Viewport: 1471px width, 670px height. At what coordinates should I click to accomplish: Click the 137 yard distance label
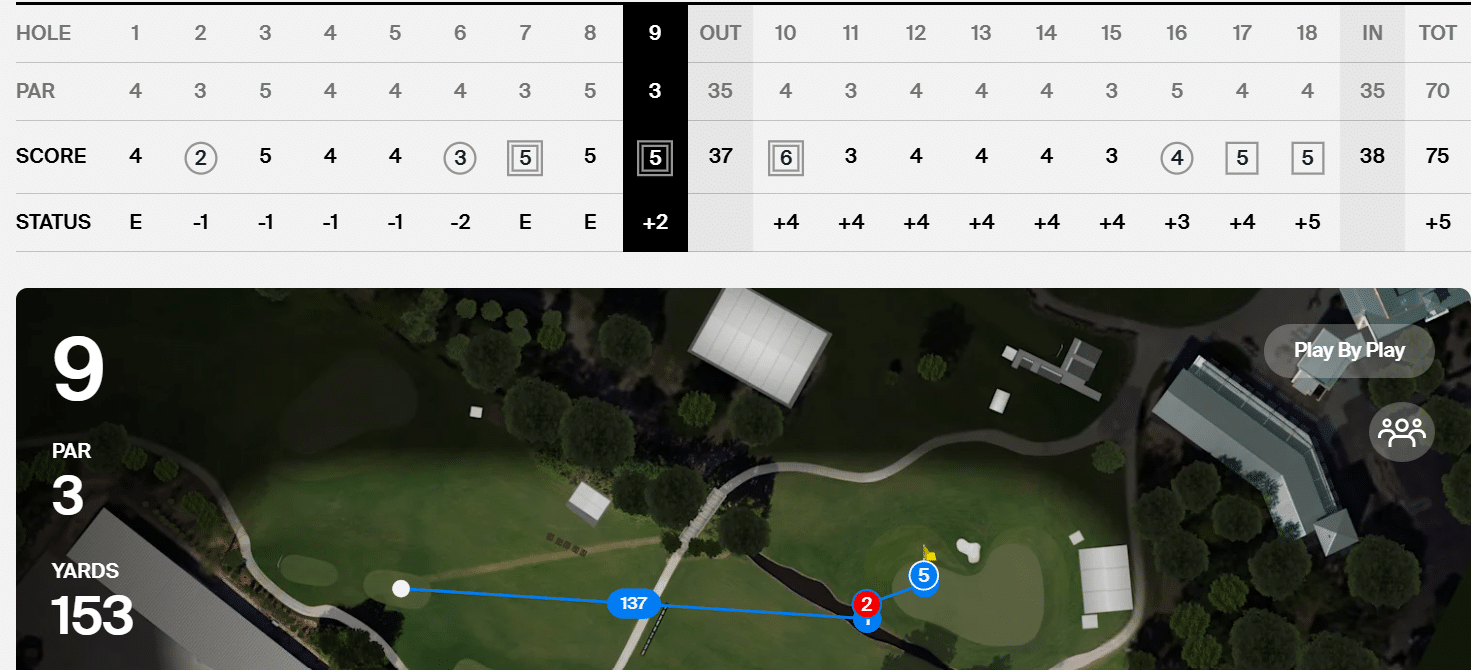pos(633,603)
